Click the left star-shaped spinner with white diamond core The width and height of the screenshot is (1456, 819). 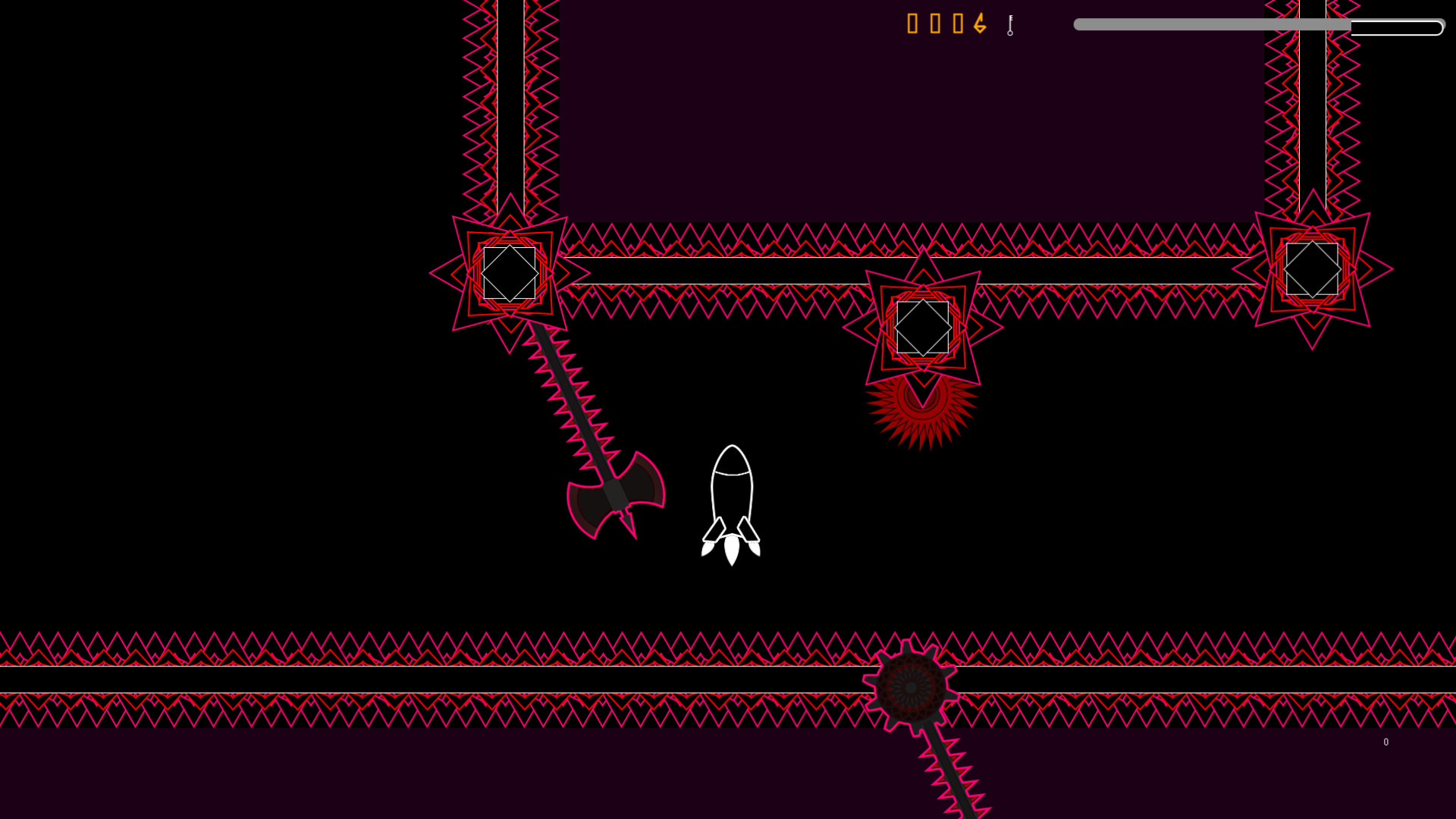[508, 275]
